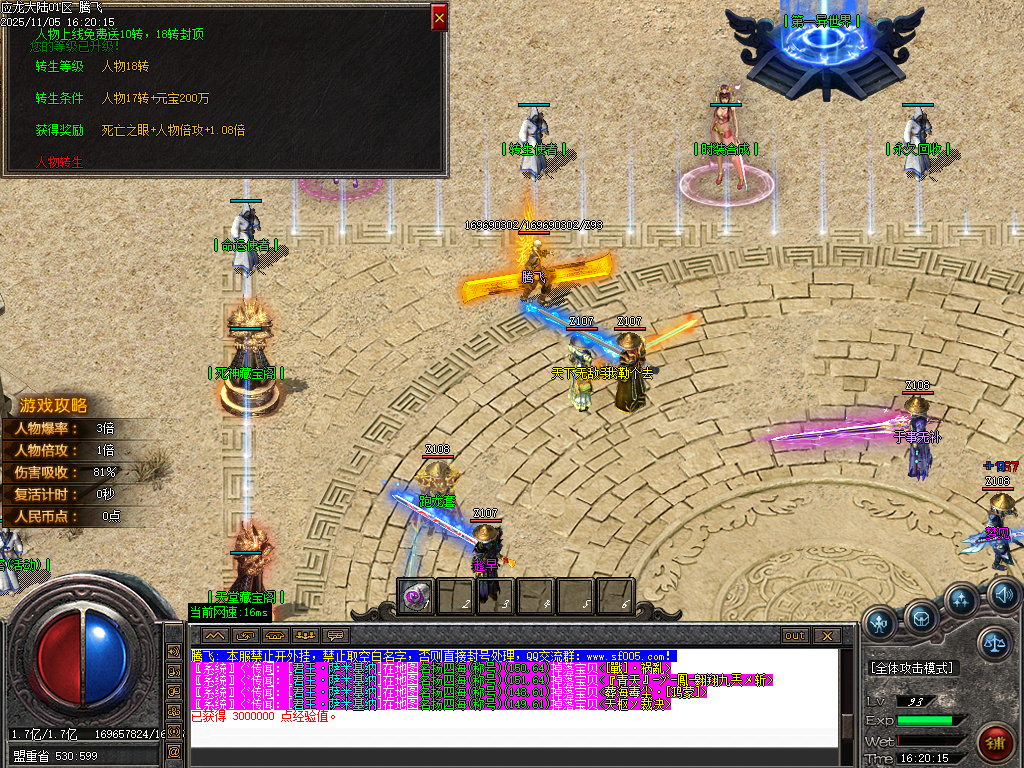Toggle sound with the speaker icon
Screen dimensions: 1024x768
tap(1003, 596)
